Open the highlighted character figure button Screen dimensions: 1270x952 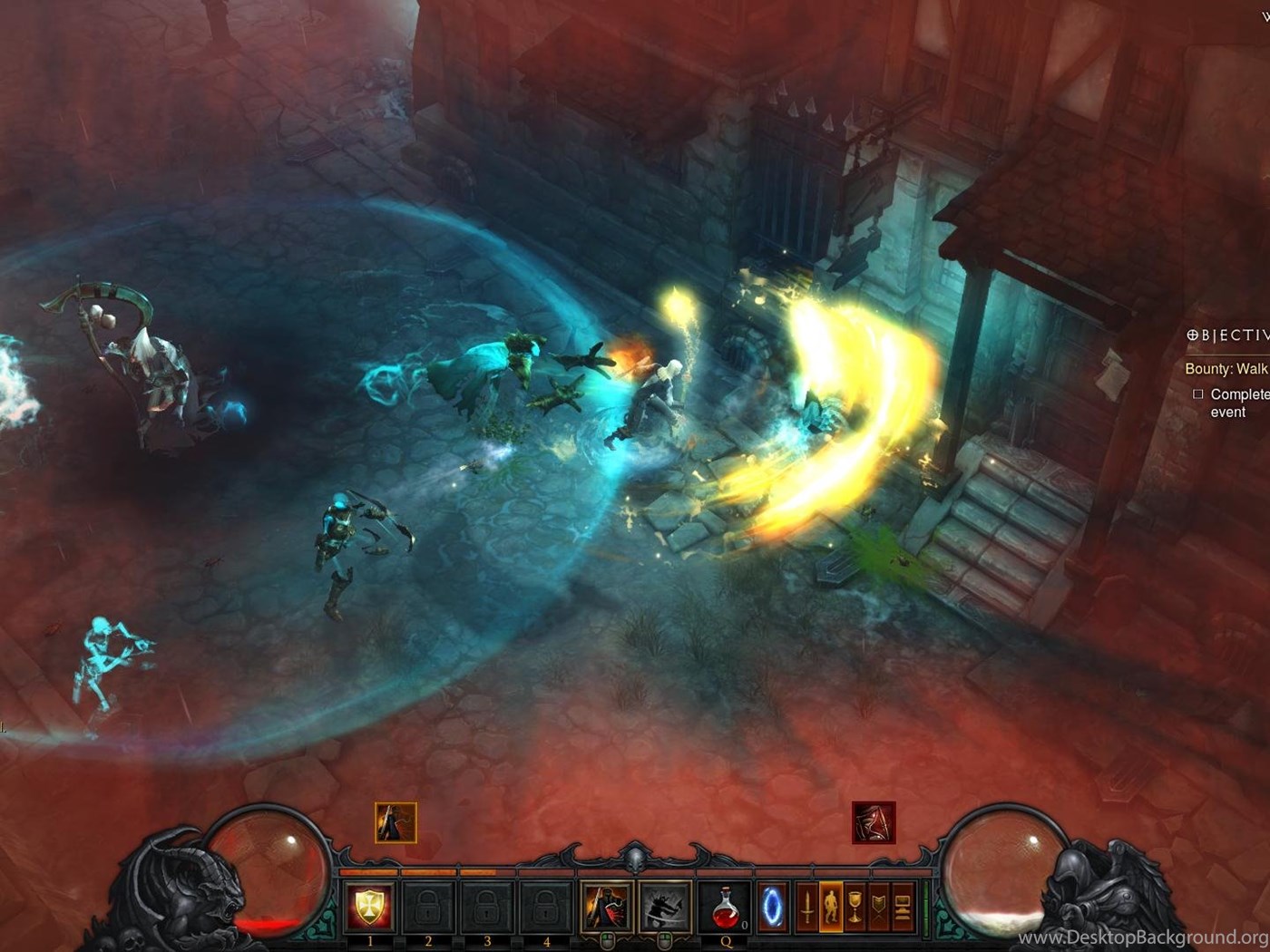831,906
